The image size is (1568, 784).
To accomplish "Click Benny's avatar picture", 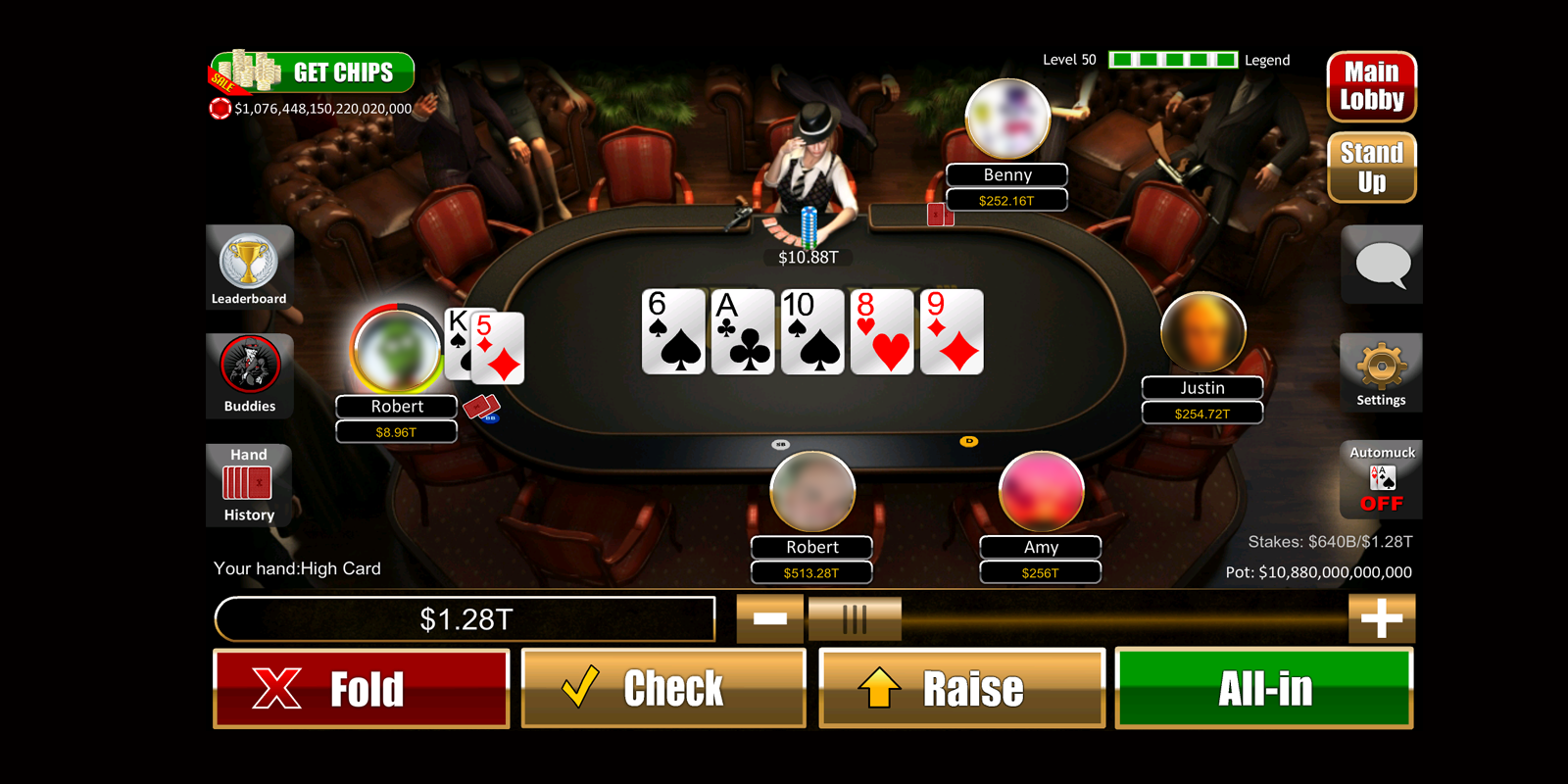I will 1006,117.
